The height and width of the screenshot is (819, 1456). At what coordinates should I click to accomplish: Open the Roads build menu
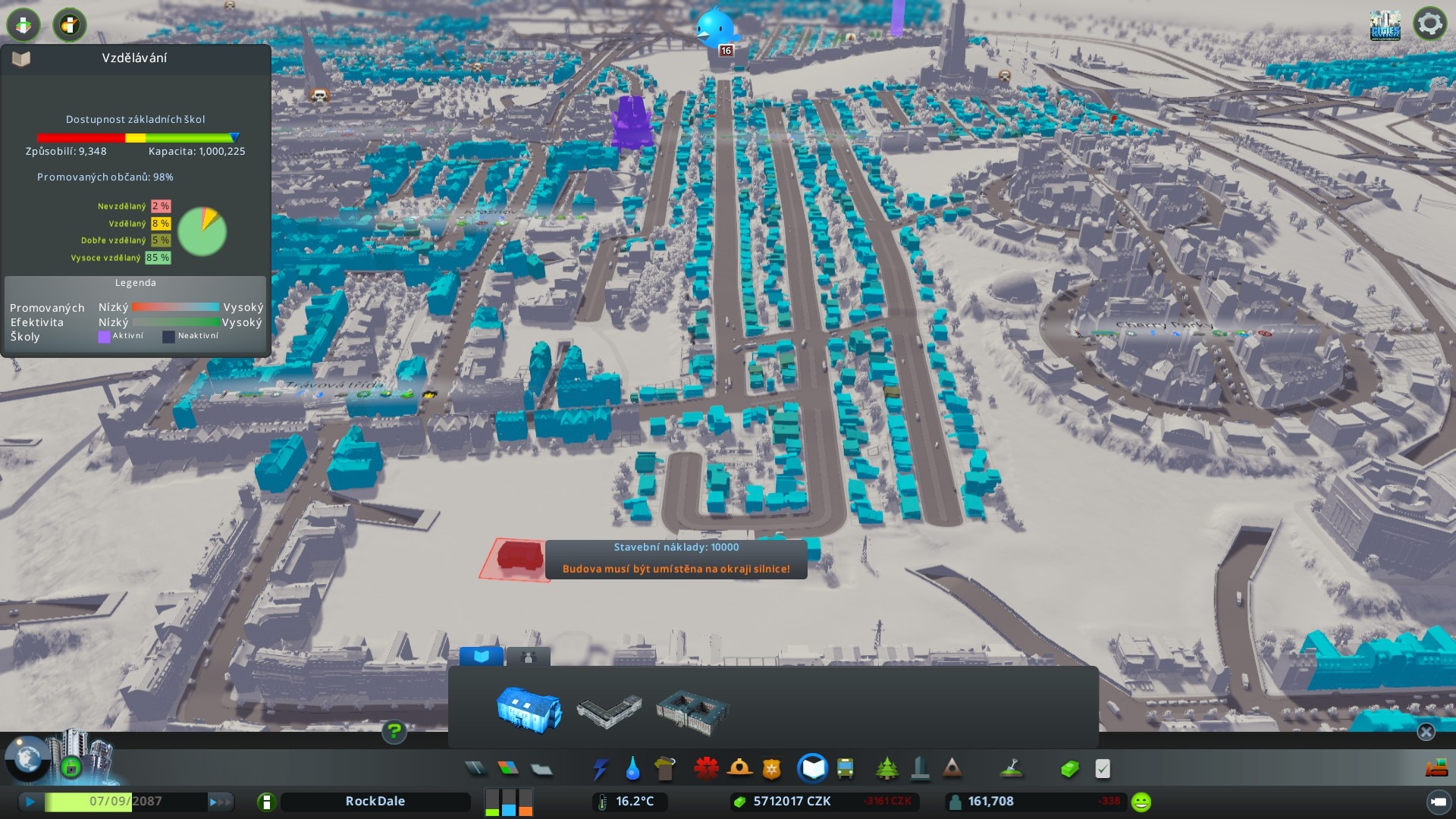coord(475,769)
